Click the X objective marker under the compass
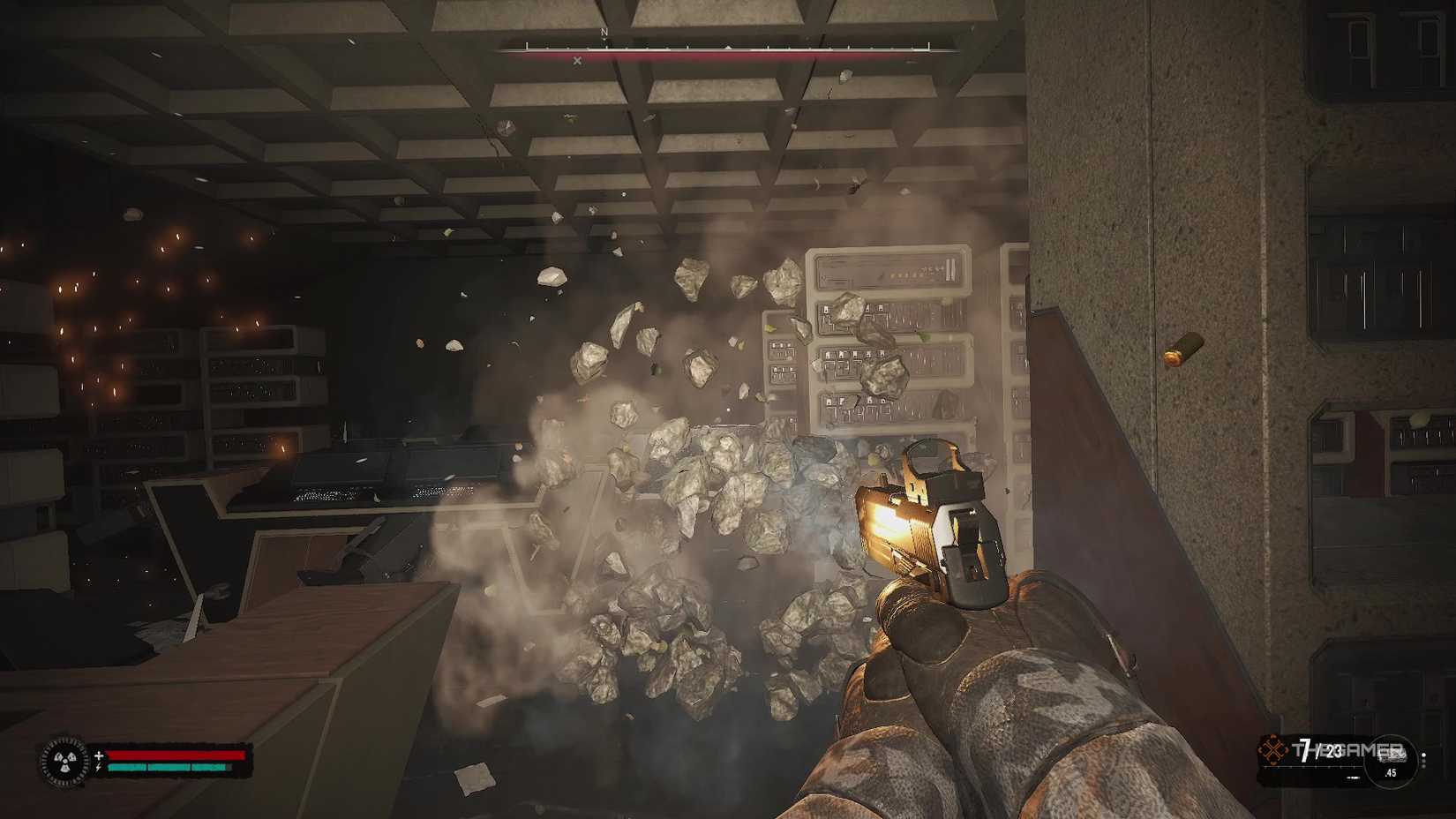The image size is (1456, 819). (577, 61)
